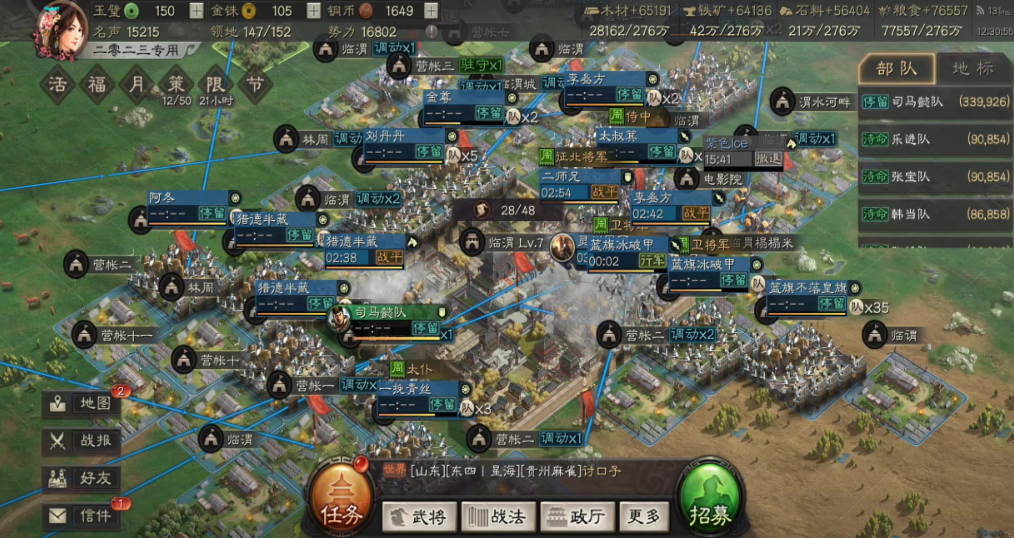Switch to the 地标 landmarks tab
Viewport: 1014px width, 538px height.
tap(972, 69)
